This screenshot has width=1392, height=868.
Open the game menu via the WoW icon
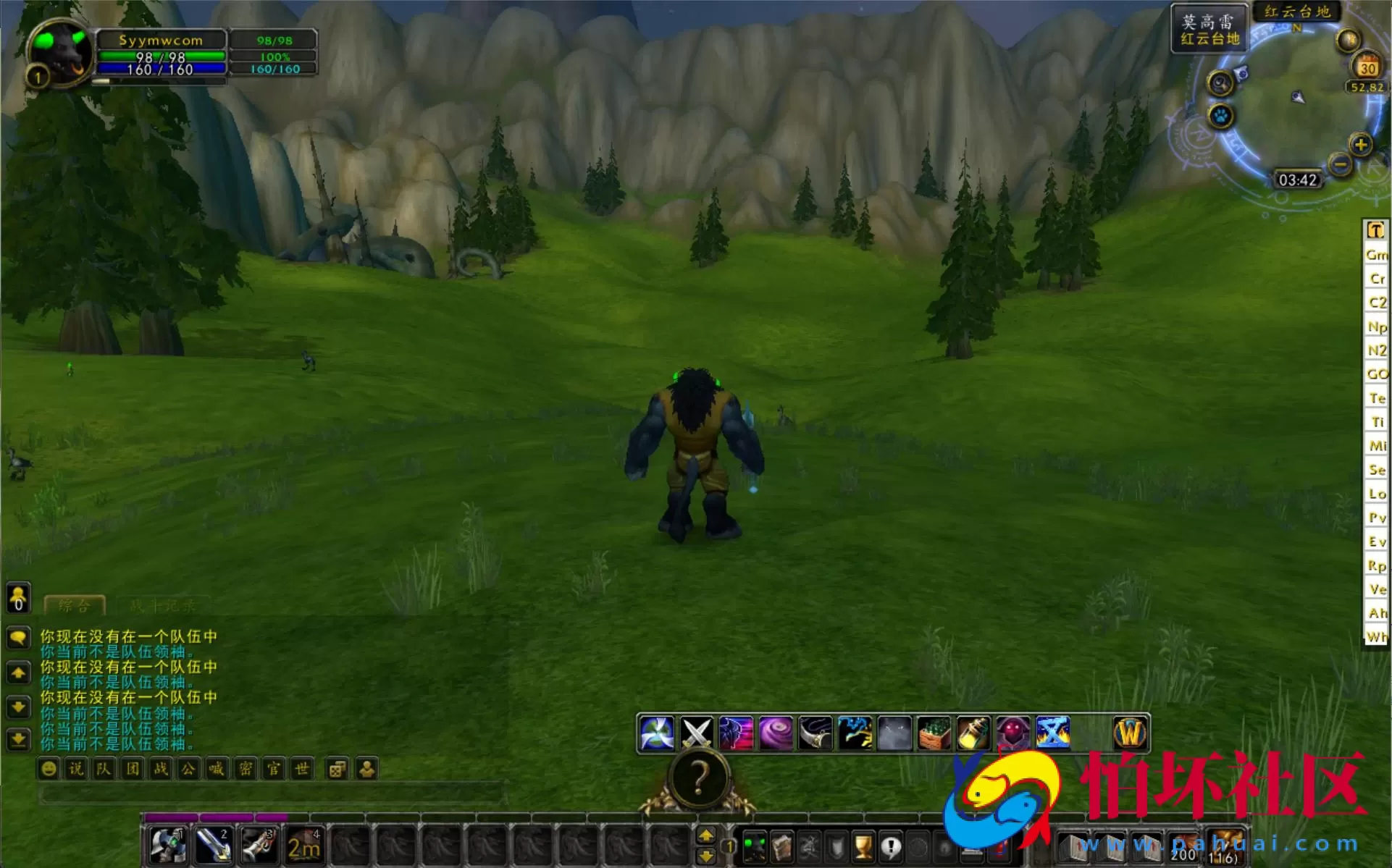click(x=1130, y=733)
